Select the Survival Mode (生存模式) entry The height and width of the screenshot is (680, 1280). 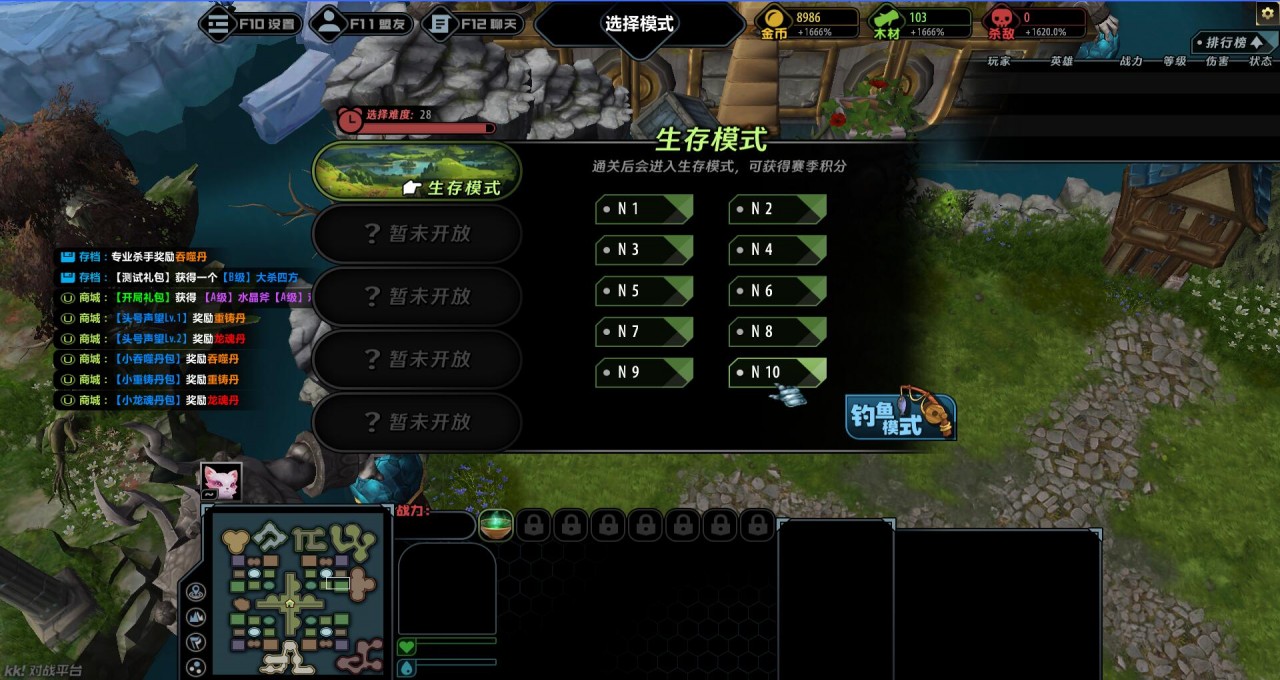(417, 172)
